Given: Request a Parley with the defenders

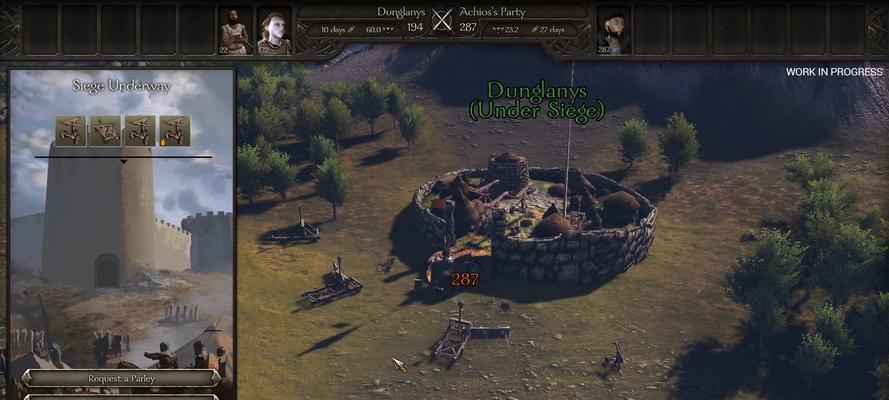Looking at the screenshot, I should [121, 379].
